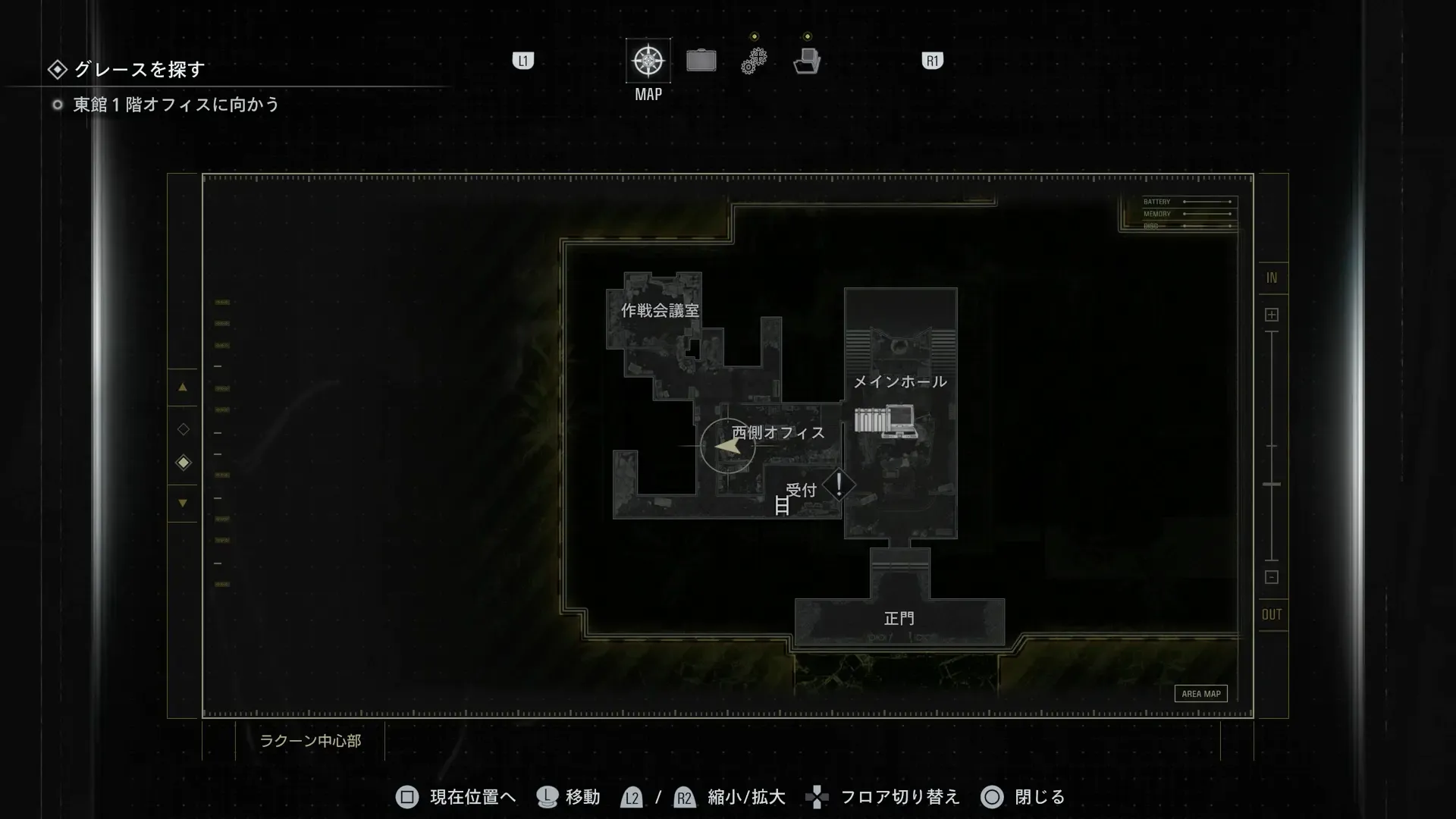Click the floor down arrow in sidebar
The height and width of the screenshot is (819, 1456).
tap(183, 503)
